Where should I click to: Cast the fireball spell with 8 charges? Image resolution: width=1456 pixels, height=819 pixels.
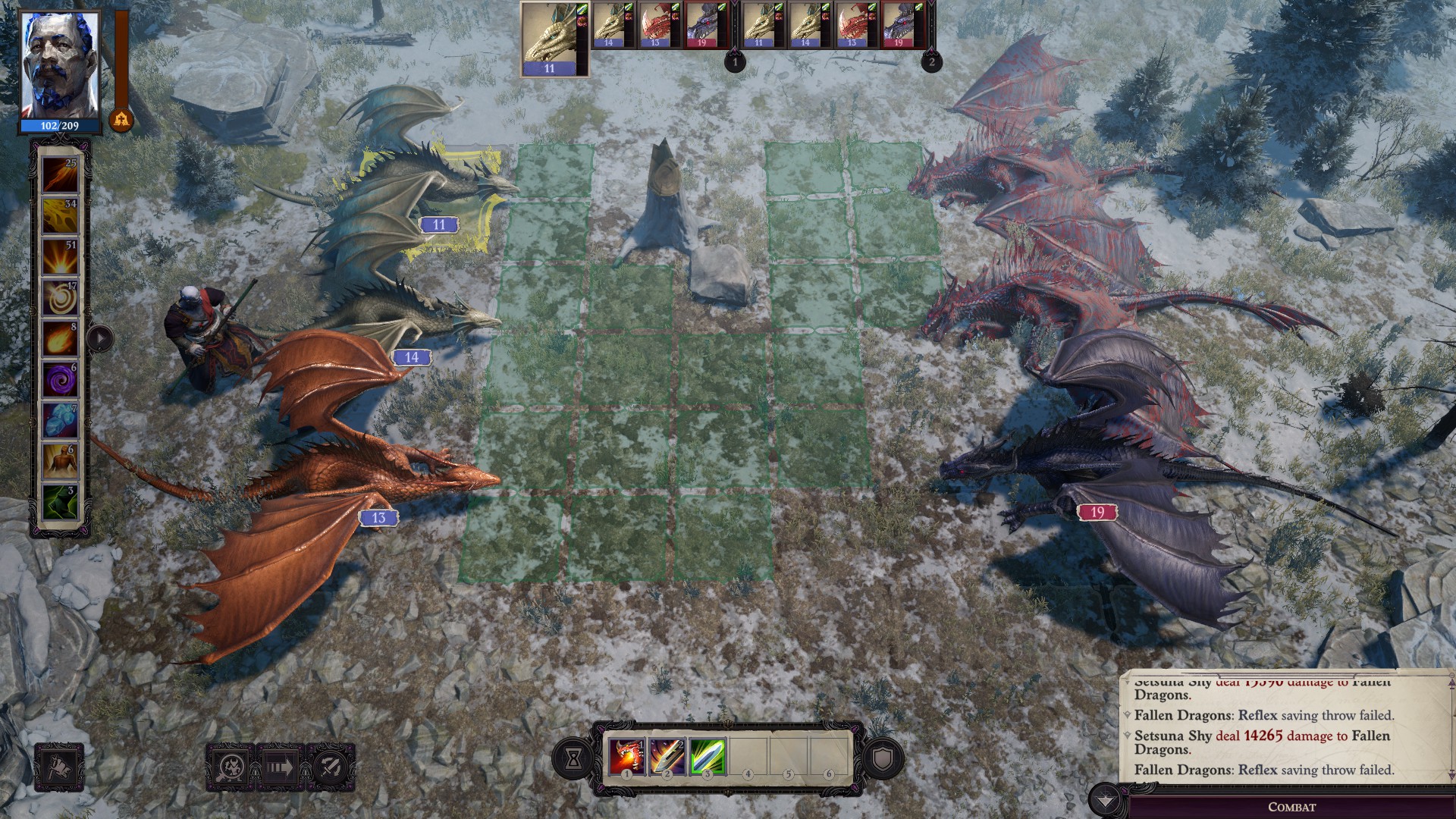60,339
